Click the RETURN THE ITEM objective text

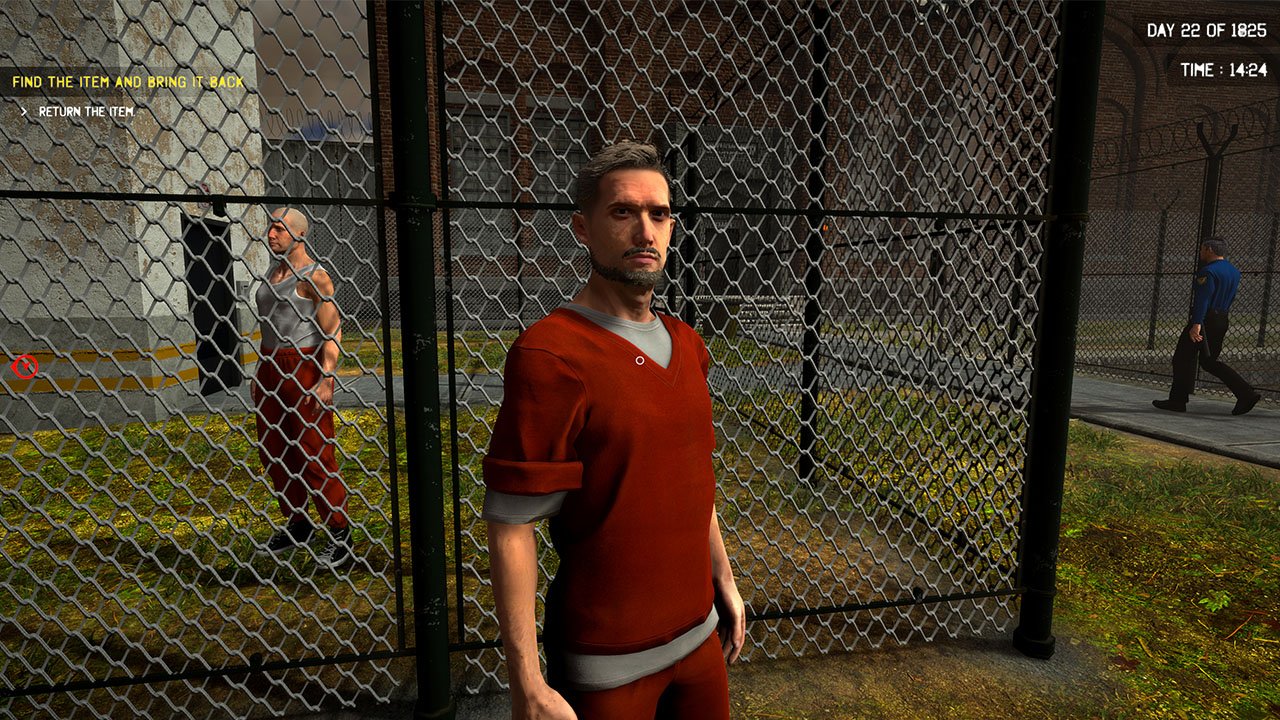[86, 110]
